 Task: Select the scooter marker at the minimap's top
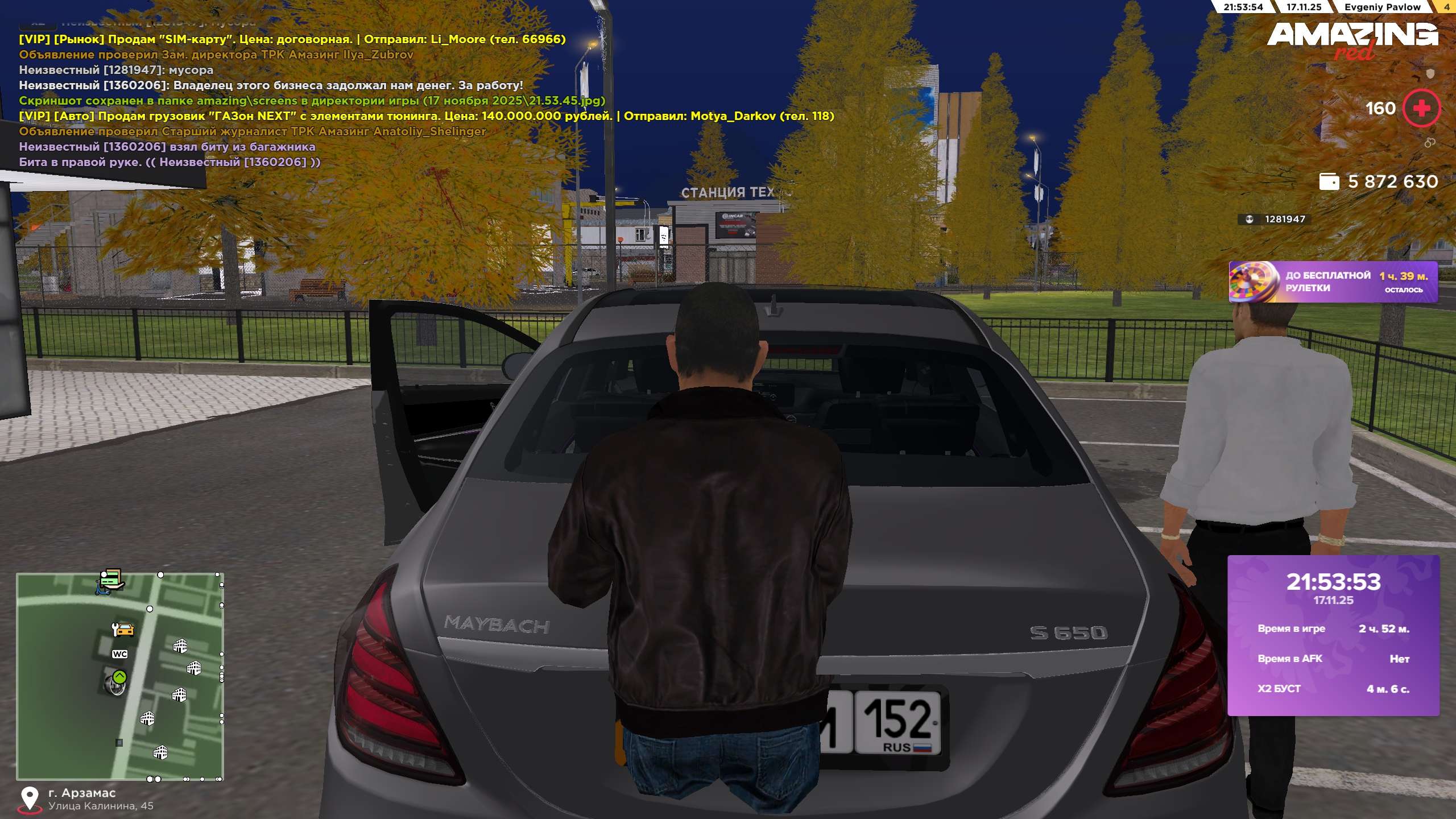pos(109,581)
